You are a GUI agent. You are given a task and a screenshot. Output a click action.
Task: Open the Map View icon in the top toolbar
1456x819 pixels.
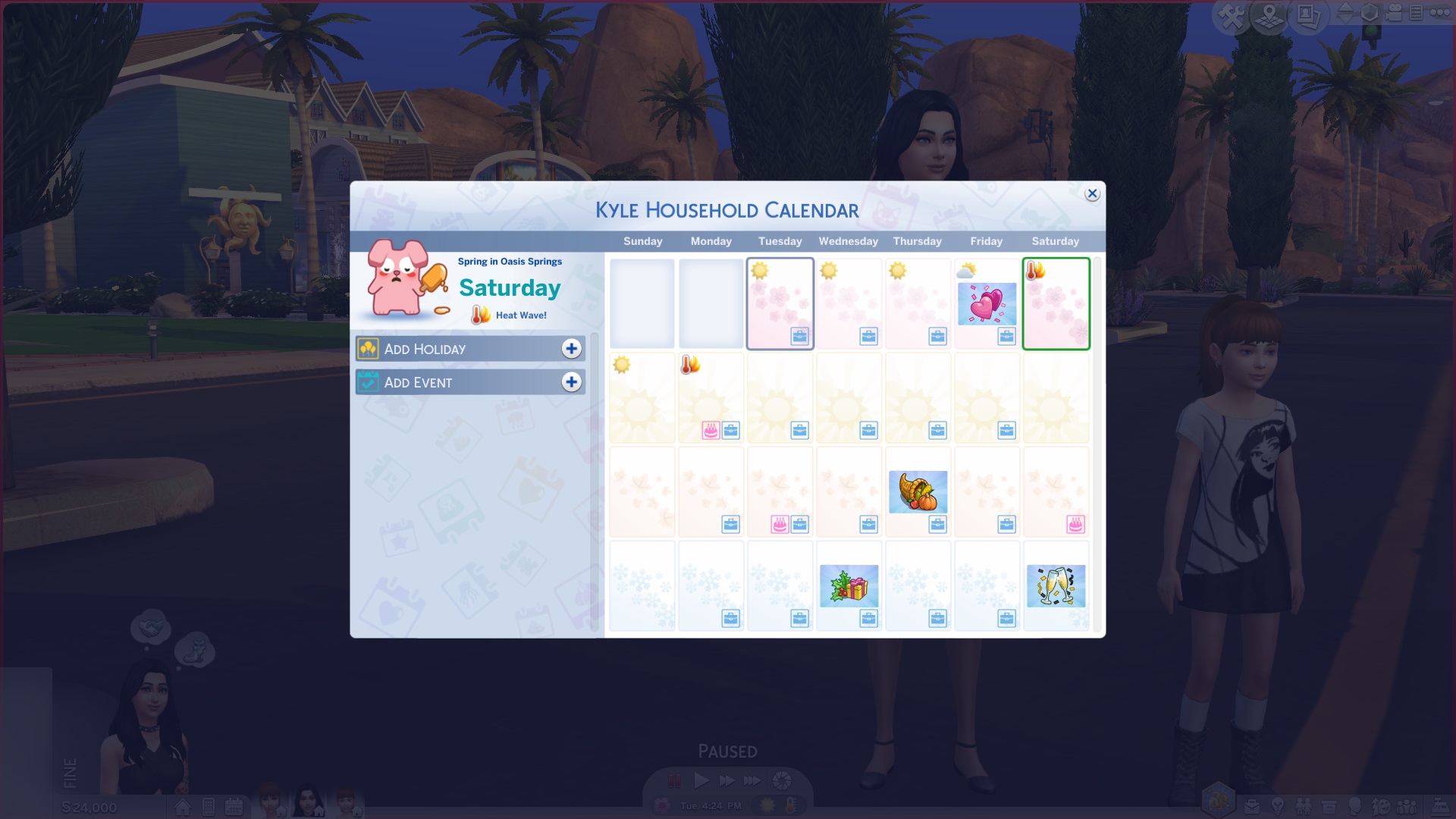point(1270,14)
